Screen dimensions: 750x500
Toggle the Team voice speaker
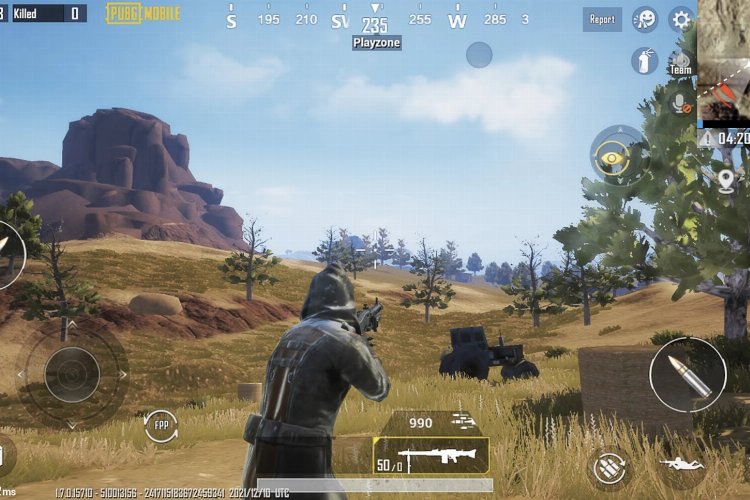[682, 62]
